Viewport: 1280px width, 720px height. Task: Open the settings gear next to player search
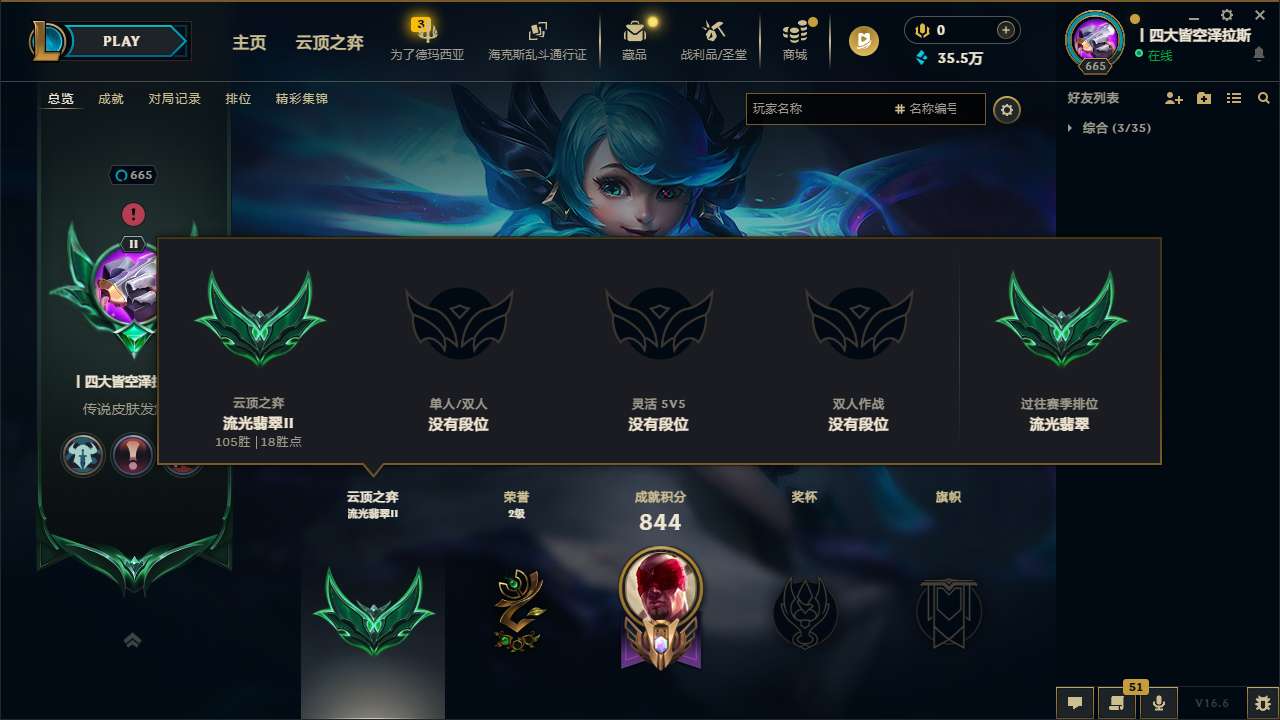point(1007,109)
